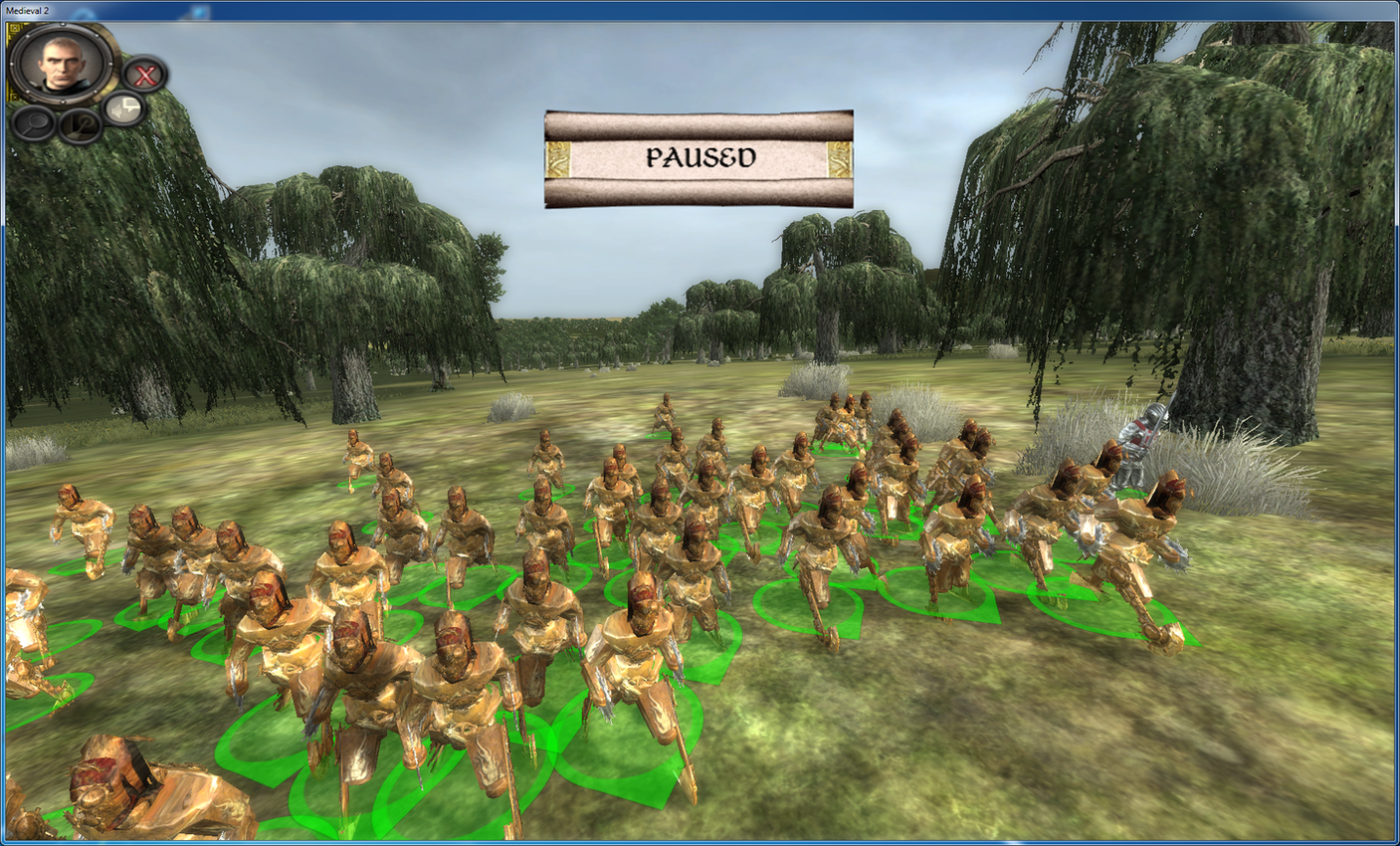Click the PAUSED banner

coord(699,158)
